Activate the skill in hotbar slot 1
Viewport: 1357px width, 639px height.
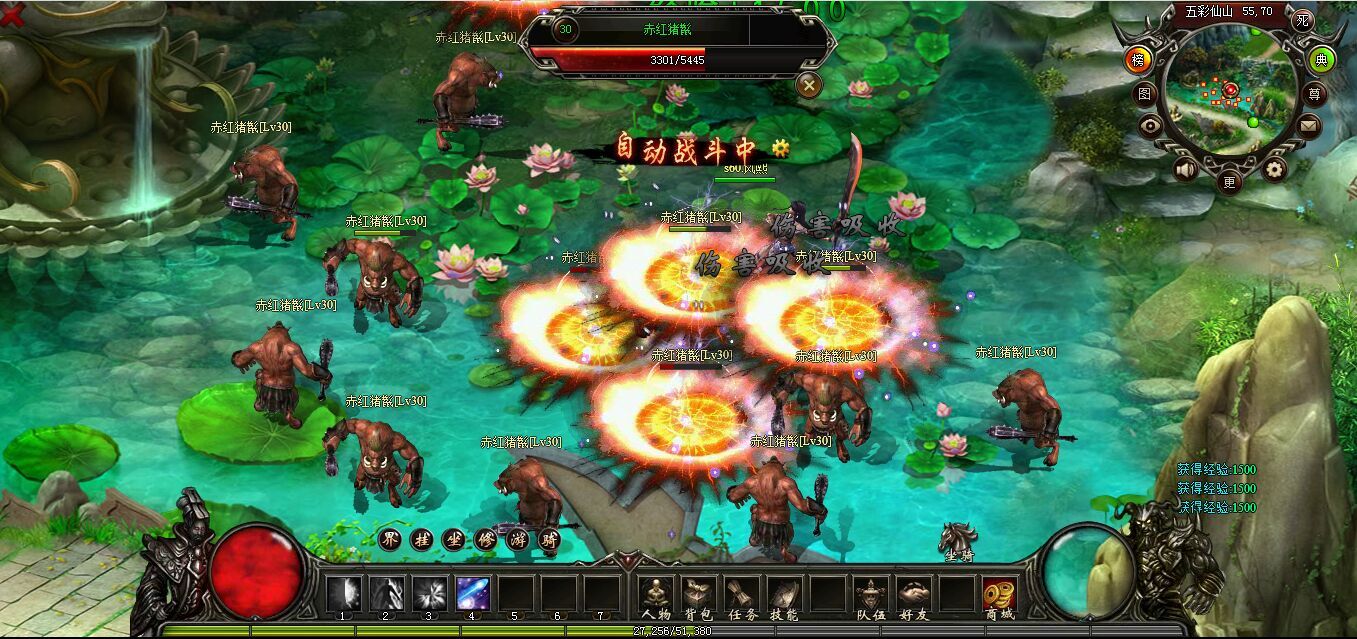[x=343, y=594]
